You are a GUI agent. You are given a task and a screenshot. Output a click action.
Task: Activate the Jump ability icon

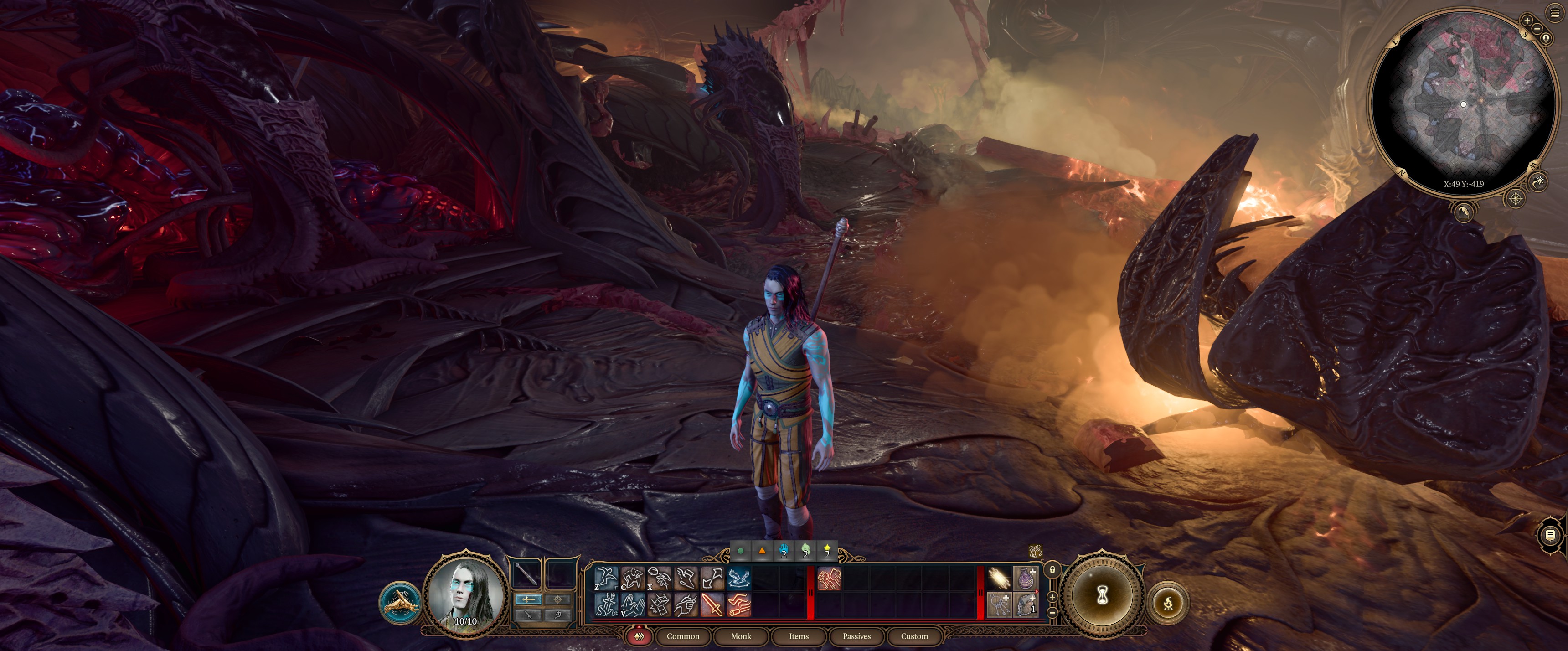pos(606,579)
